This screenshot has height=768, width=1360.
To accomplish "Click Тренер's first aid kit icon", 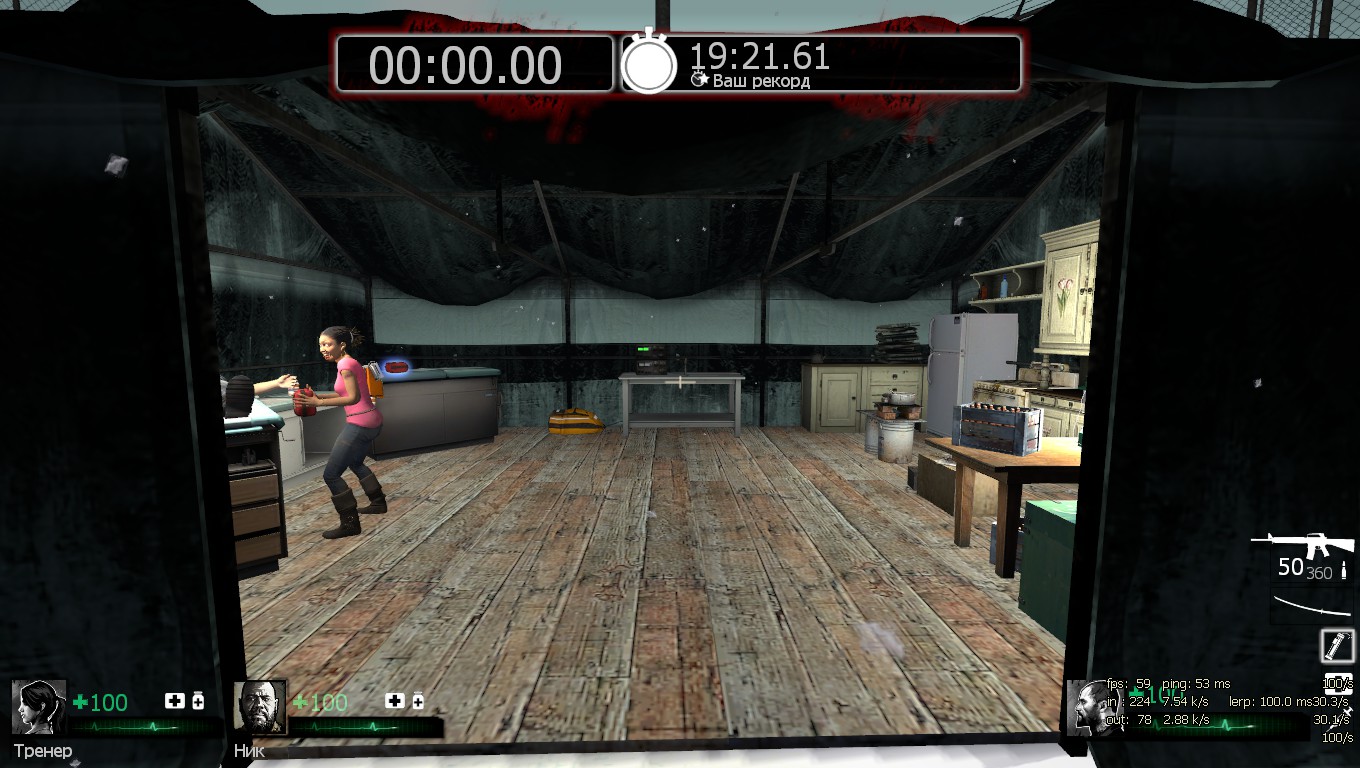I will tap(173, 701).
